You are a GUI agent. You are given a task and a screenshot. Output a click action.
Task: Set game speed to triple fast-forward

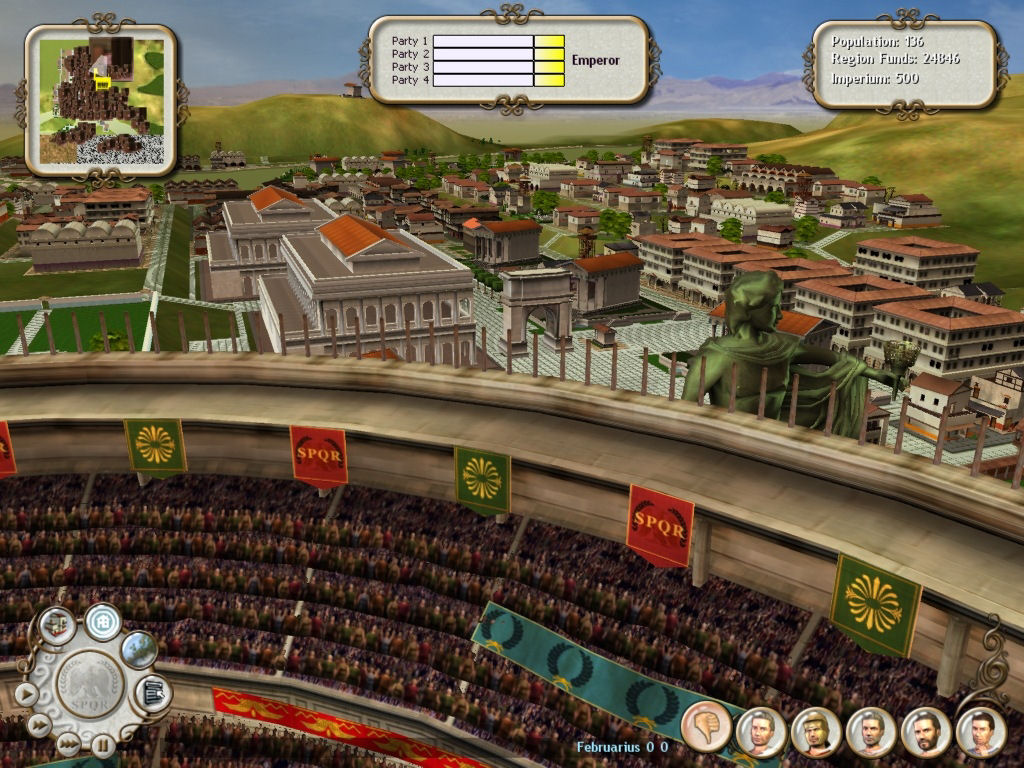click(x=67, y=743)
